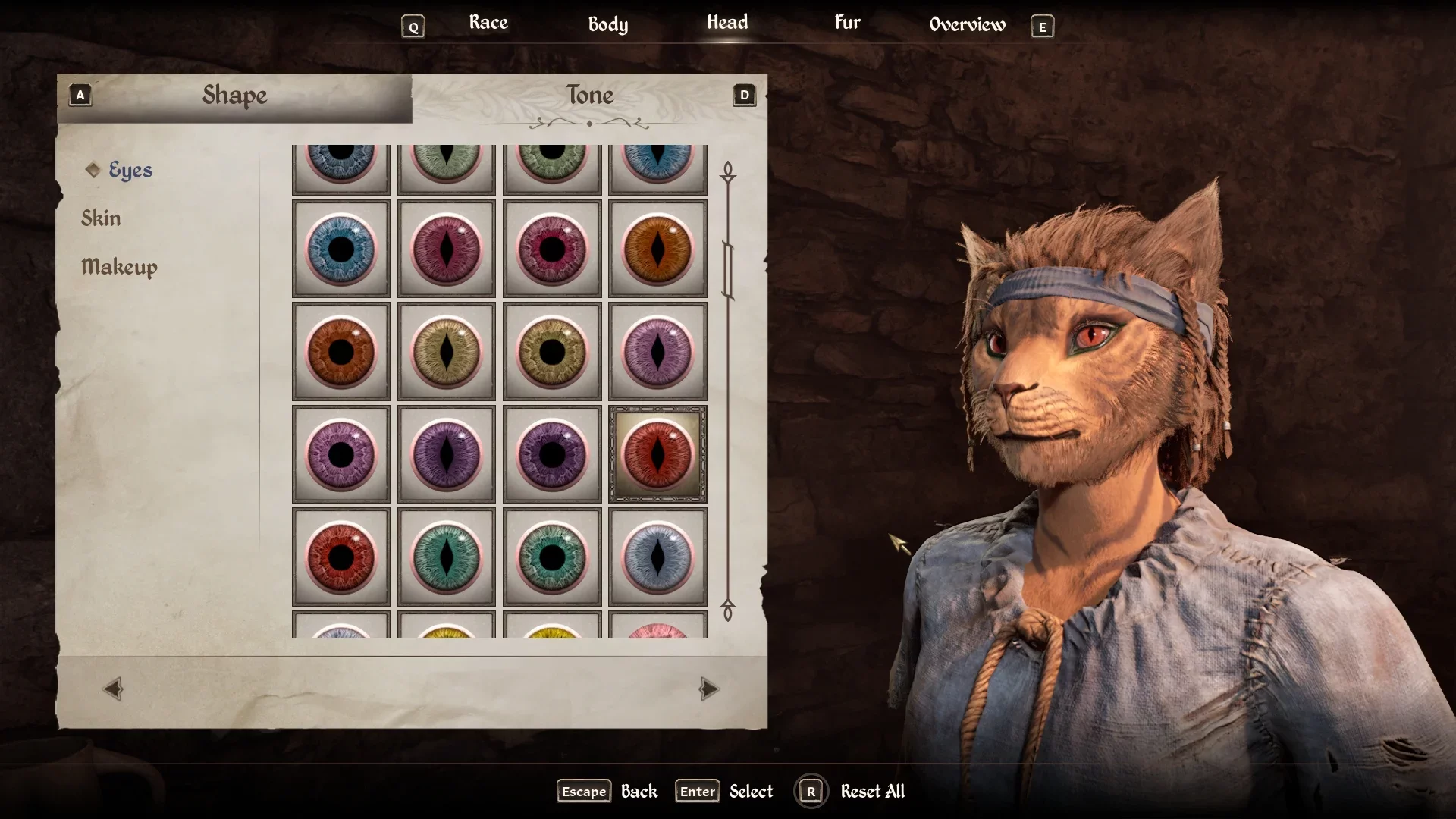Click Reset All at the bottom
This screenshot has height=819, width=1456.
tap(872, 792)
